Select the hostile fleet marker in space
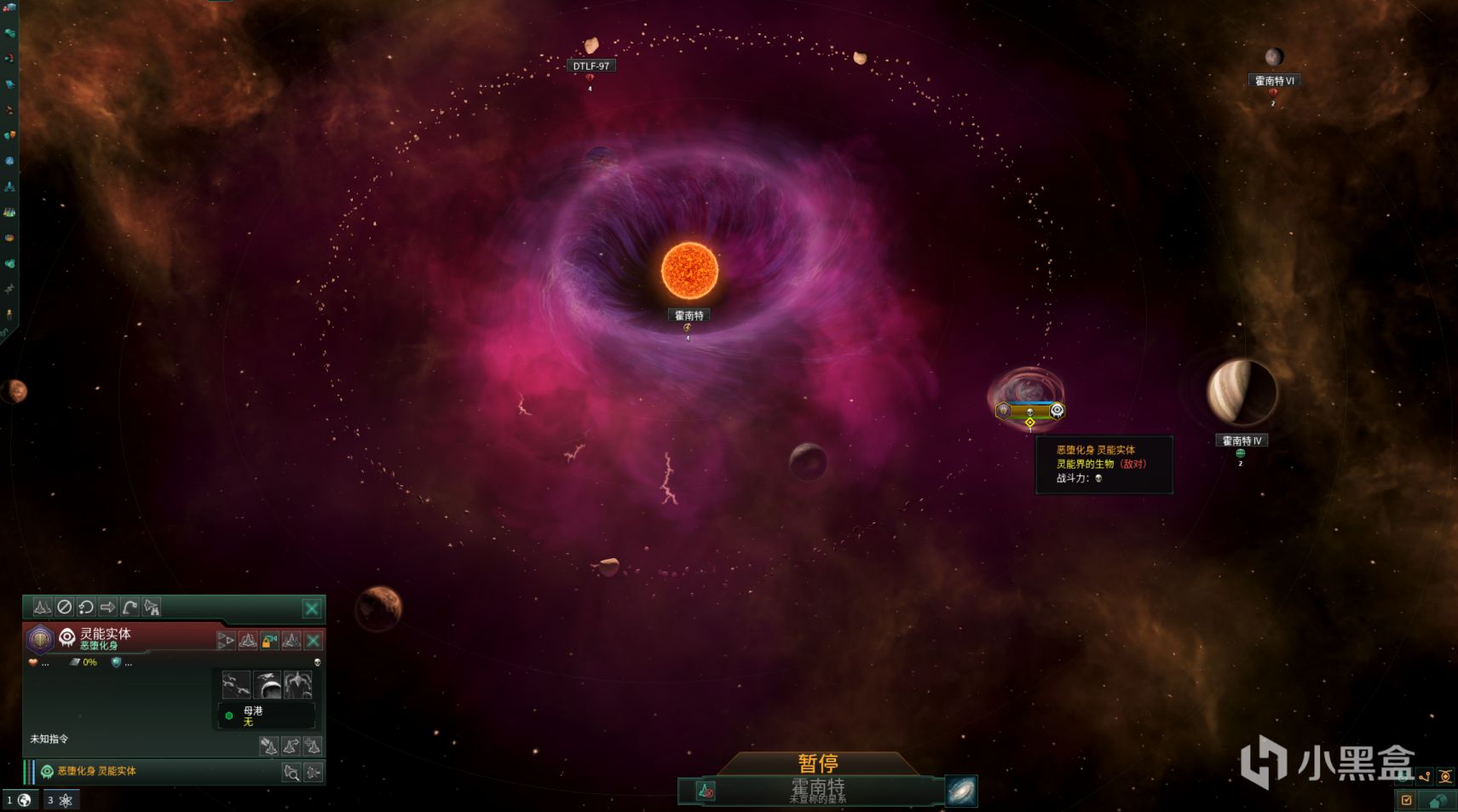 tap(1029, 411)
